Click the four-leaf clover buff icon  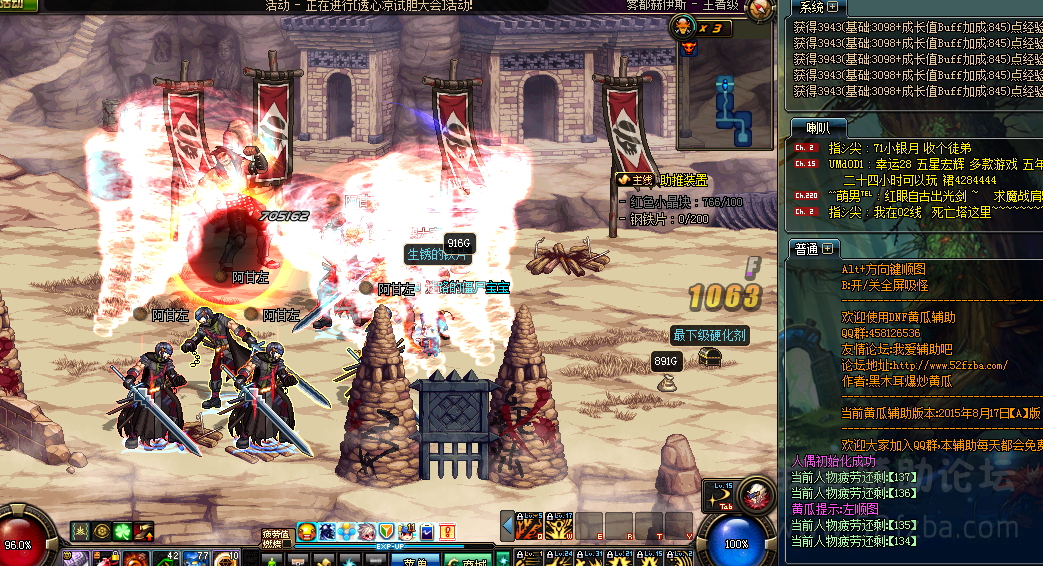122,531
